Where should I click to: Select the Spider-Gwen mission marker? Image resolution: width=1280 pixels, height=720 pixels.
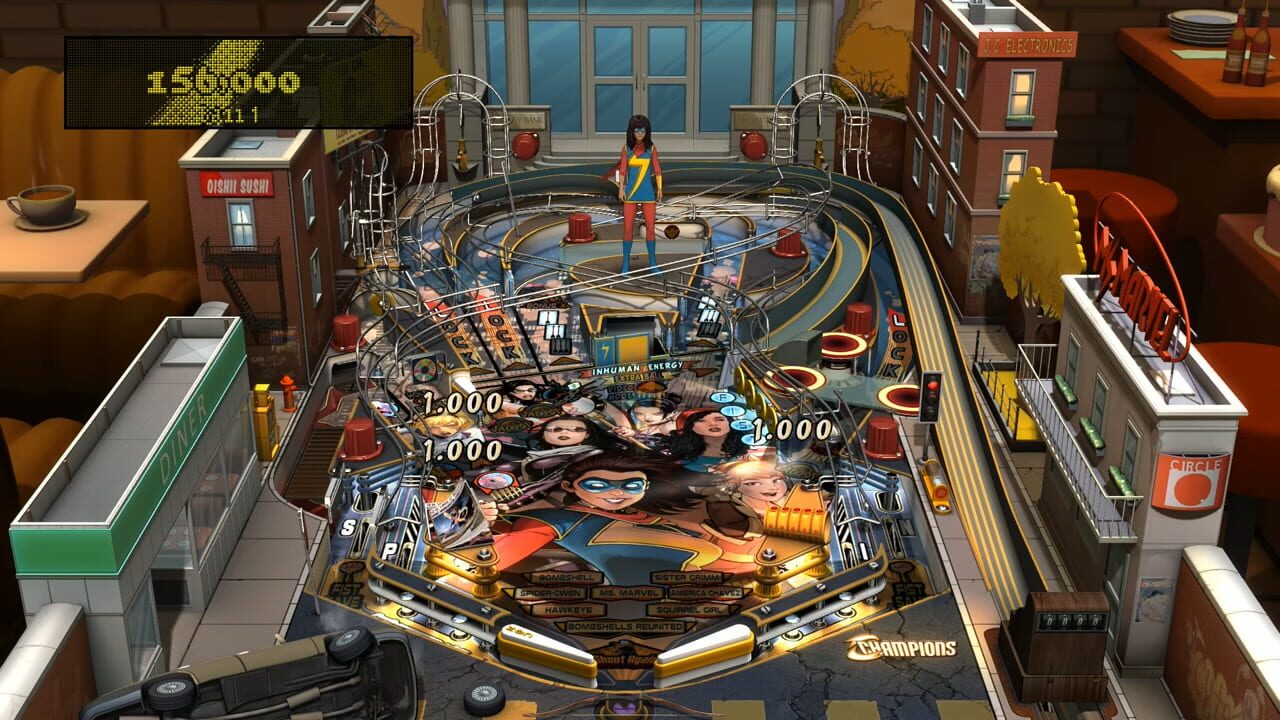pos(551,593)
